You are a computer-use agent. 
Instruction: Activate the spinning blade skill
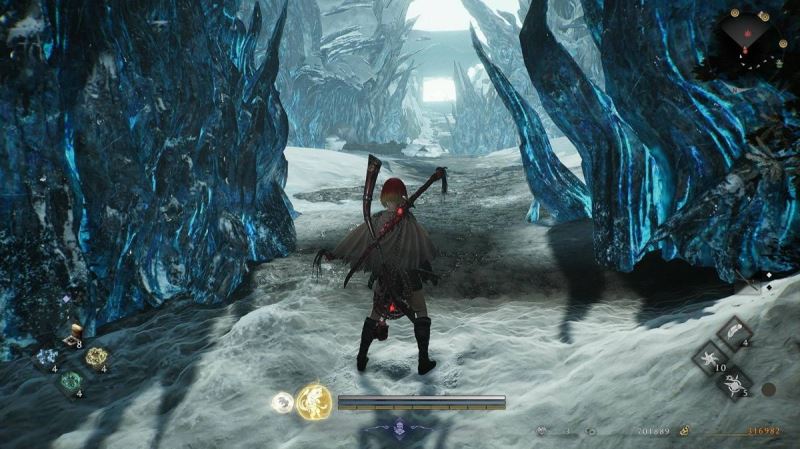tap(734, 382)
